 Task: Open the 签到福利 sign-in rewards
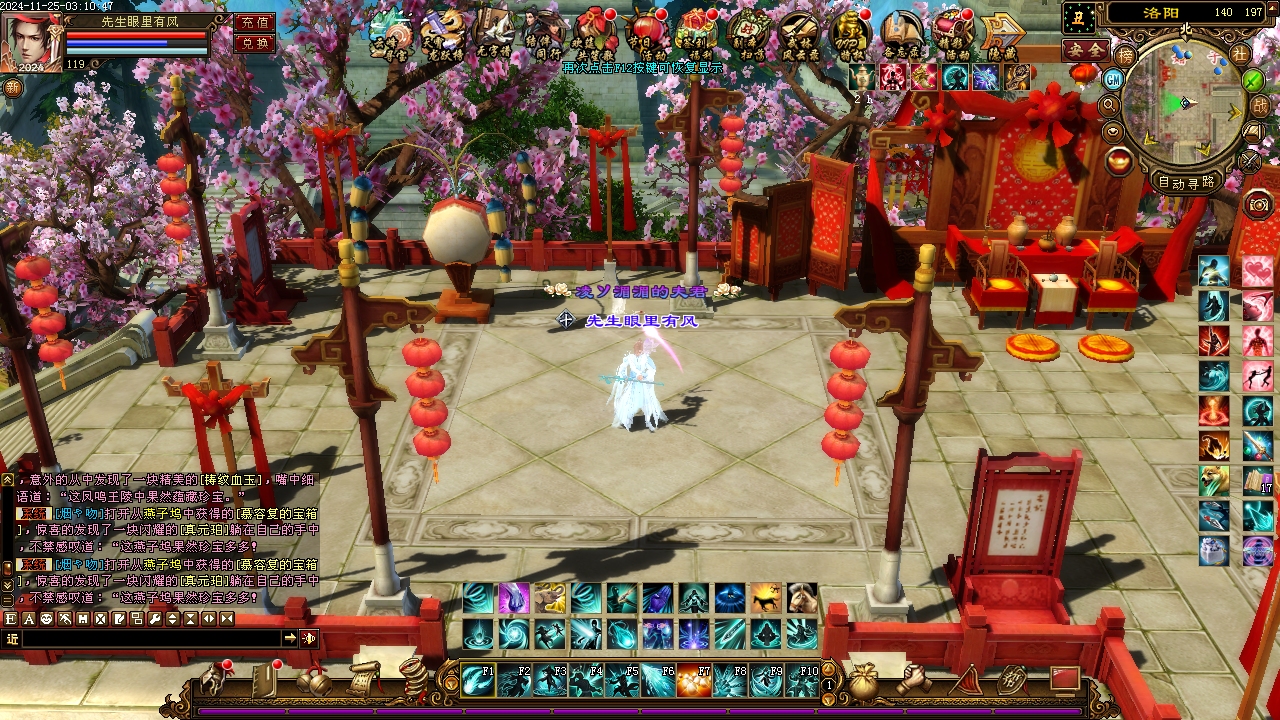697,34
